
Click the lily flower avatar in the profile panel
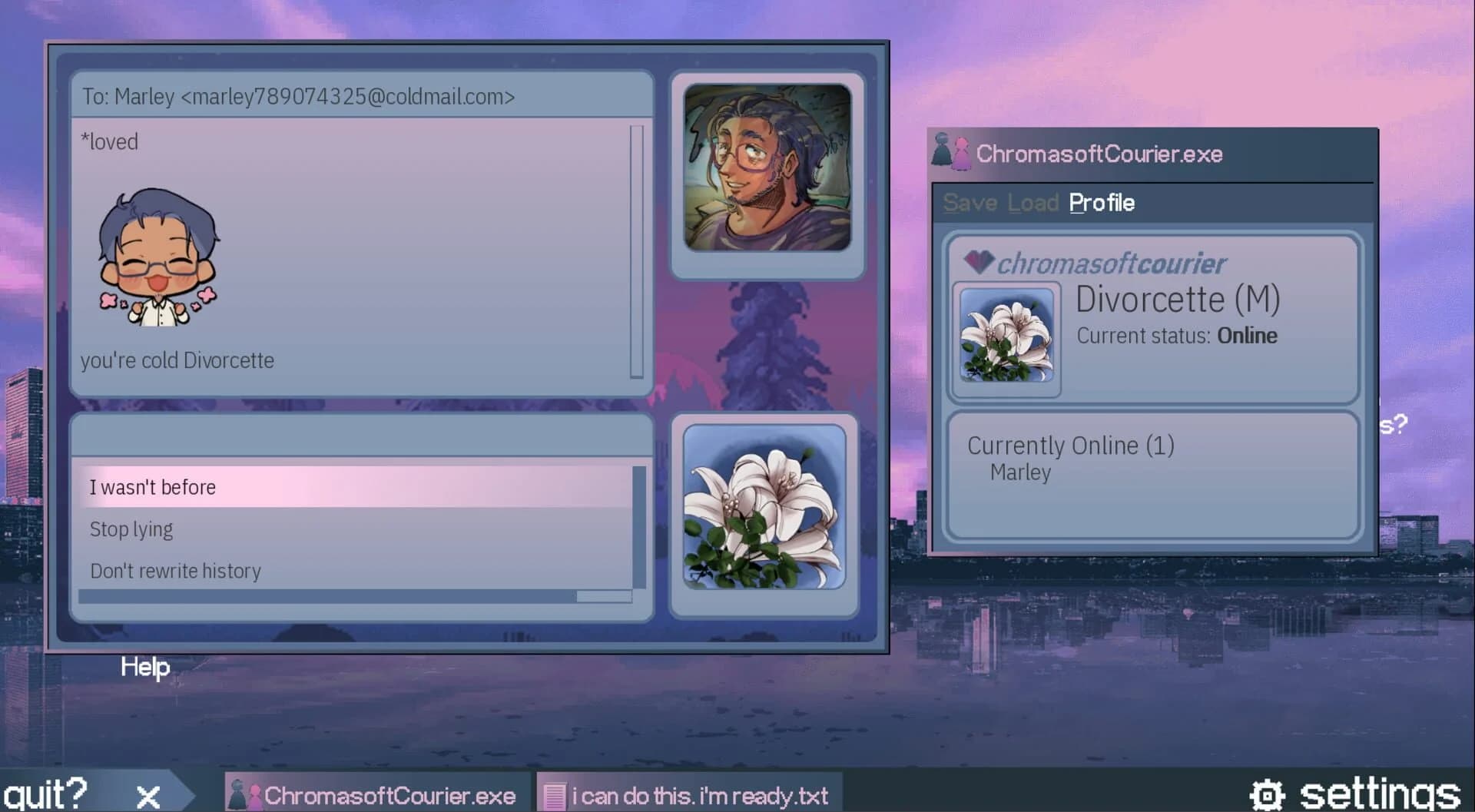pyautogui.click(x=1005, y=338)
